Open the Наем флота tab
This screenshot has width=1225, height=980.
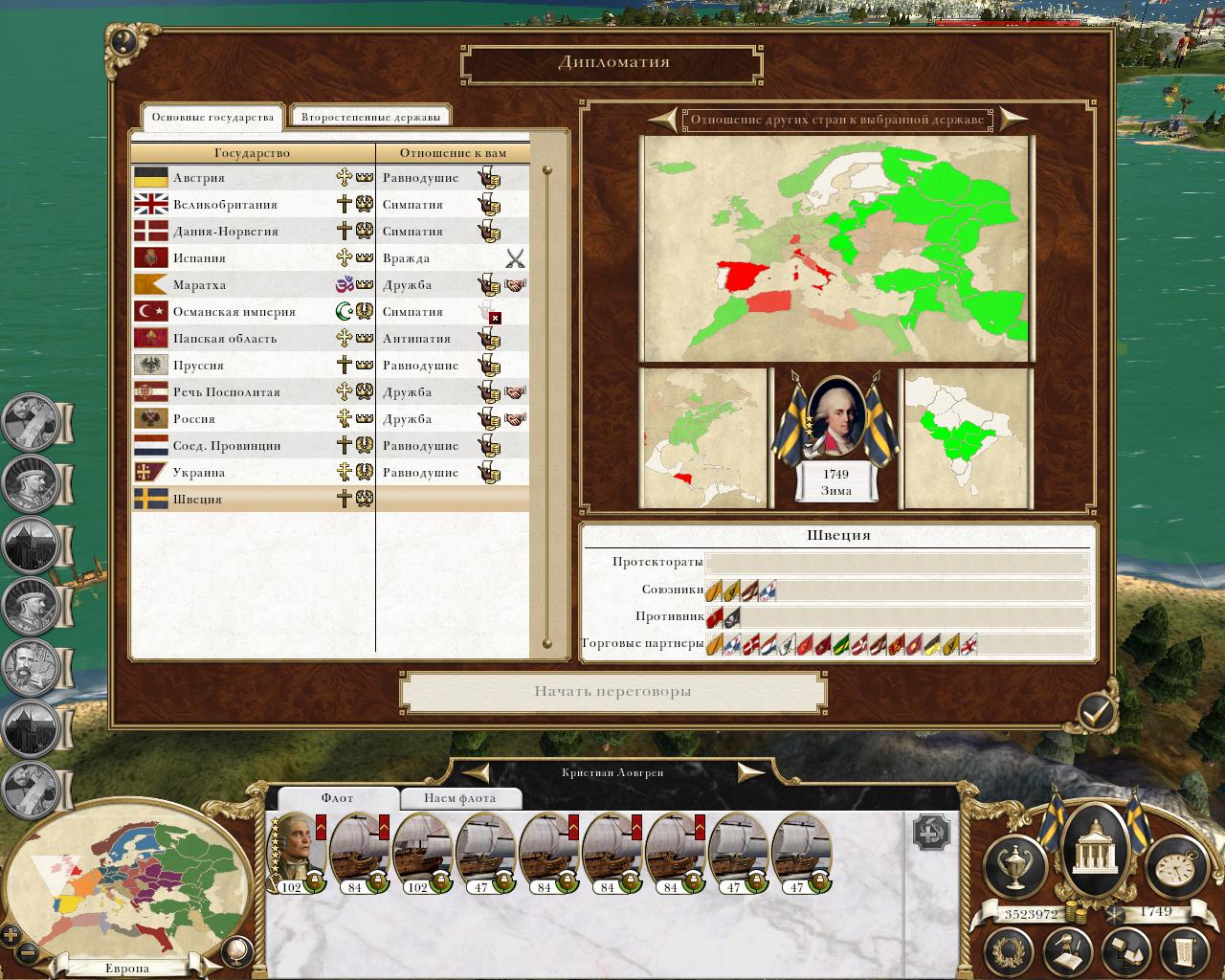coord(459,798)
